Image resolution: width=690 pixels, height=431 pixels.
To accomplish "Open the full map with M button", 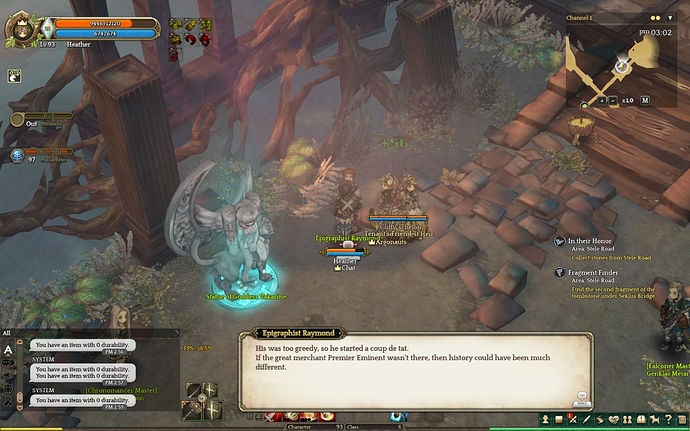I will [645, 100].
